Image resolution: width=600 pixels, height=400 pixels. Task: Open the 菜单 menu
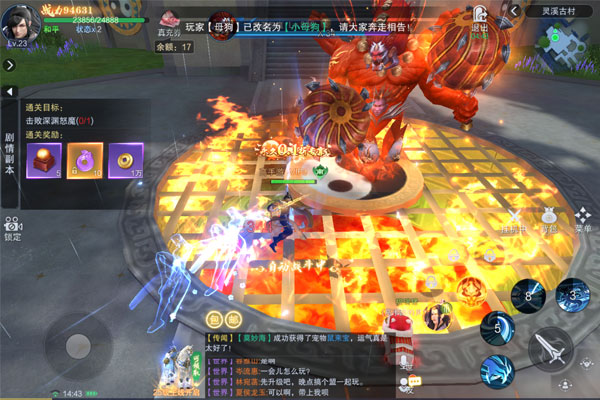582,220
